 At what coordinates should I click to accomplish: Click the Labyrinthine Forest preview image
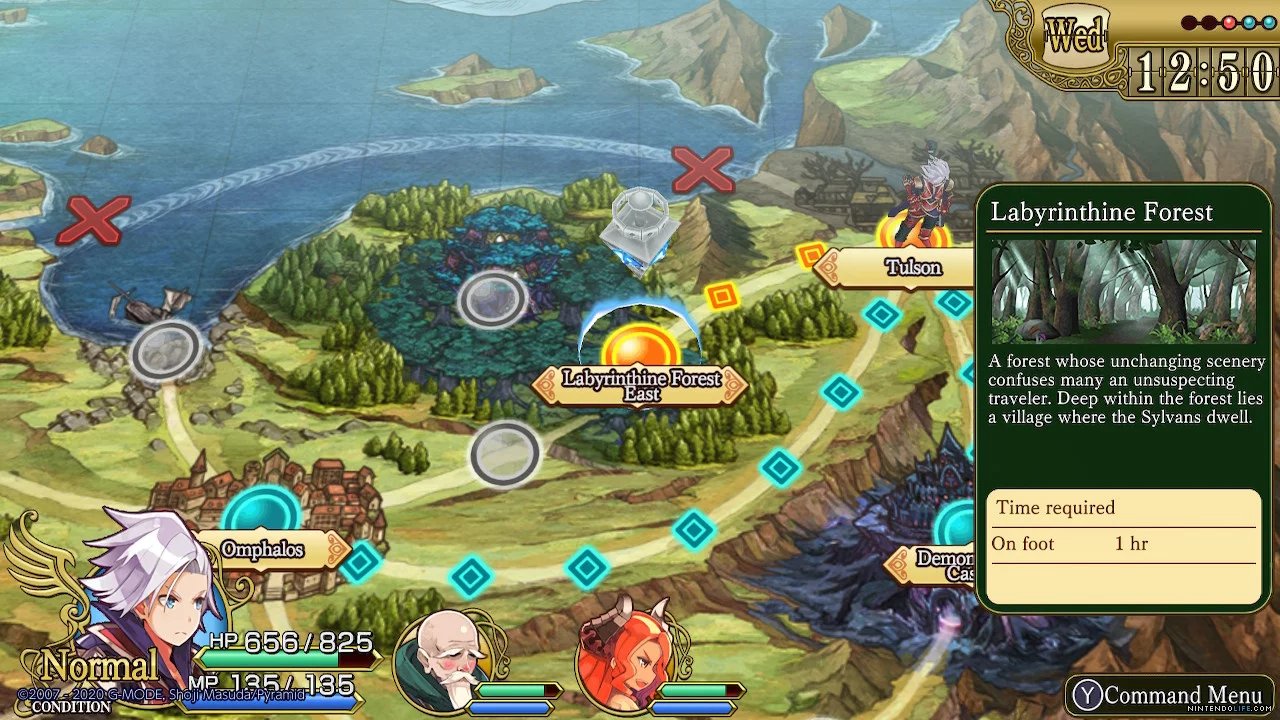(1123, 291)
